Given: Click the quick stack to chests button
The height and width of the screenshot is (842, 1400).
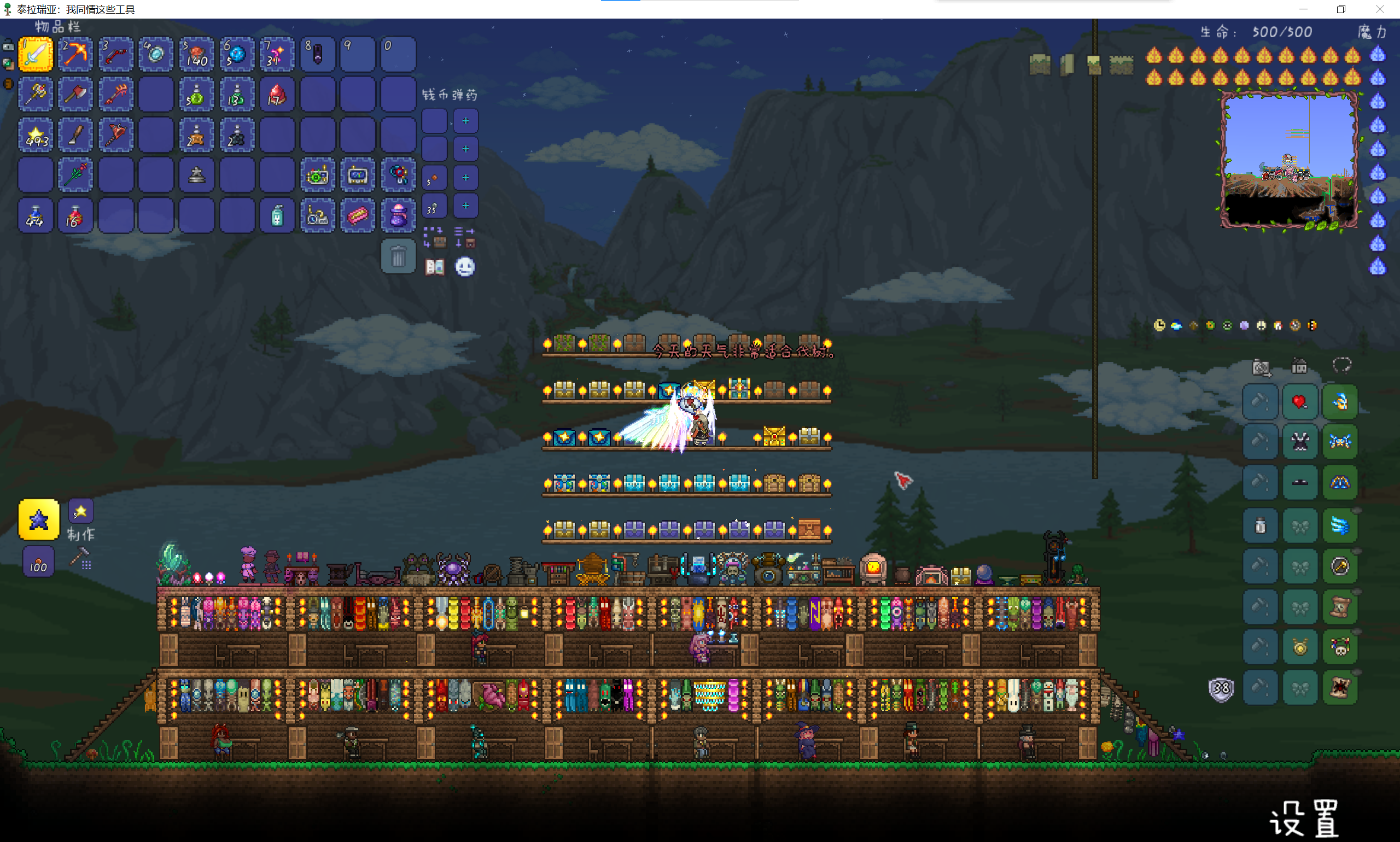Looking at the screenshot, I should click(434, 237).
